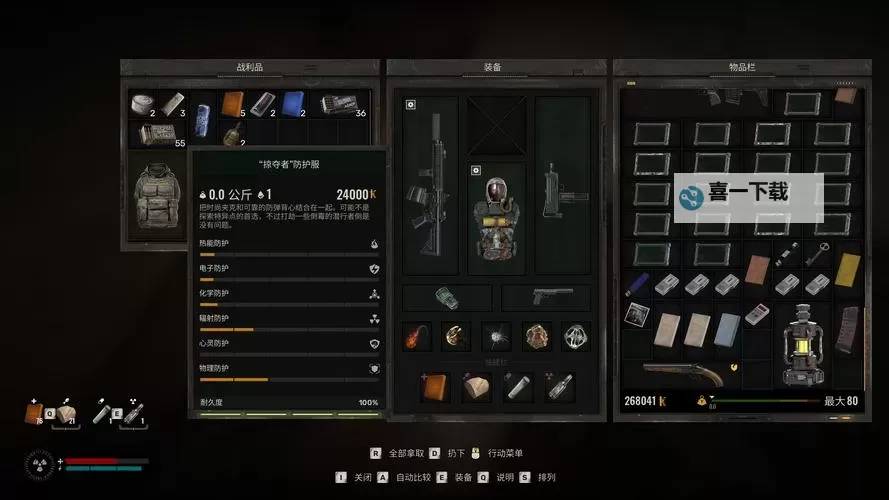Select the Marauder armor suit in loot
The height and width of the screenshot is (500, 889).
157,196
